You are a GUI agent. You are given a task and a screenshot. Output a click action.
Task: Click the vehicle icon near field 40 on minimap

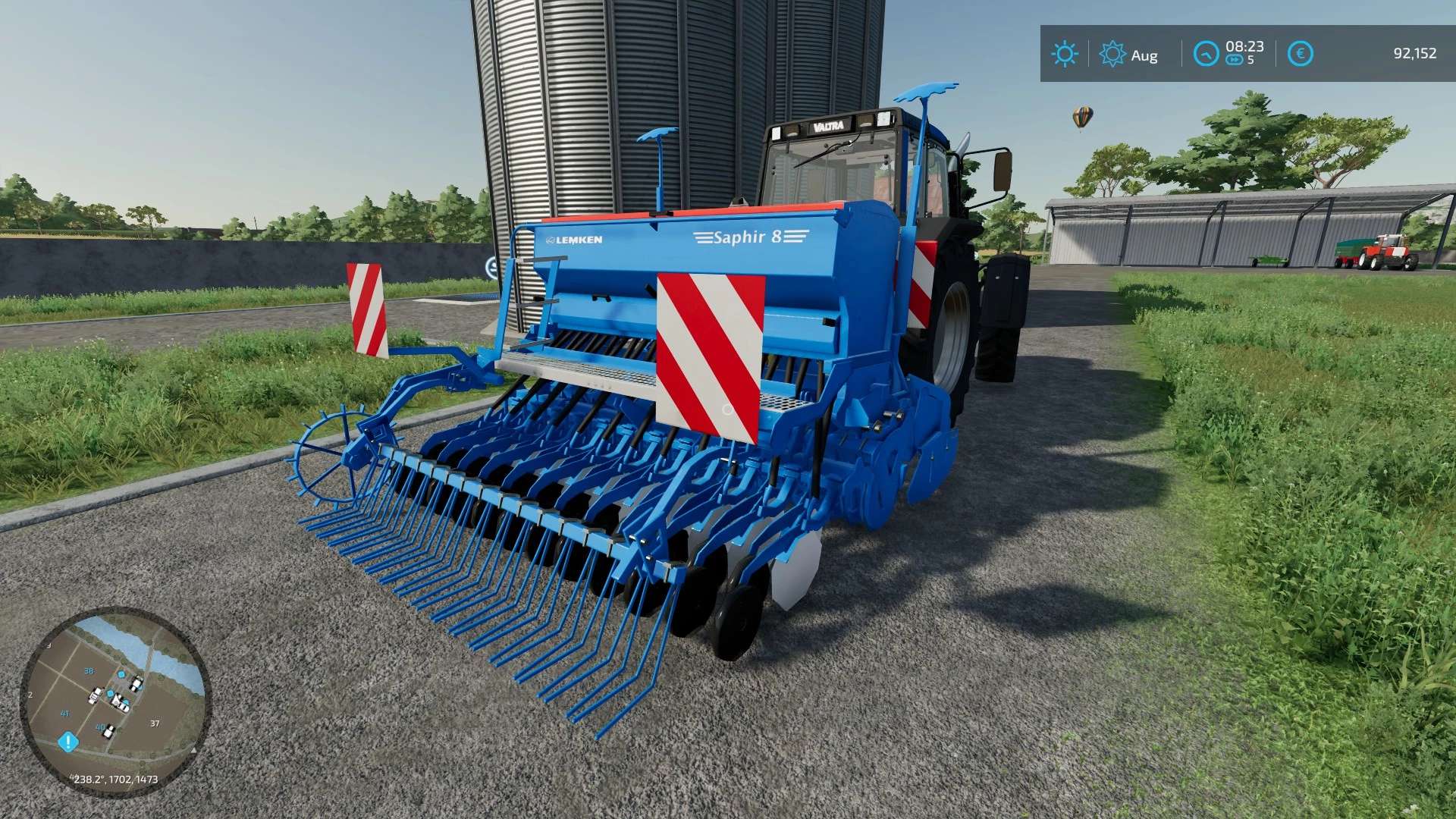point(108,731)
